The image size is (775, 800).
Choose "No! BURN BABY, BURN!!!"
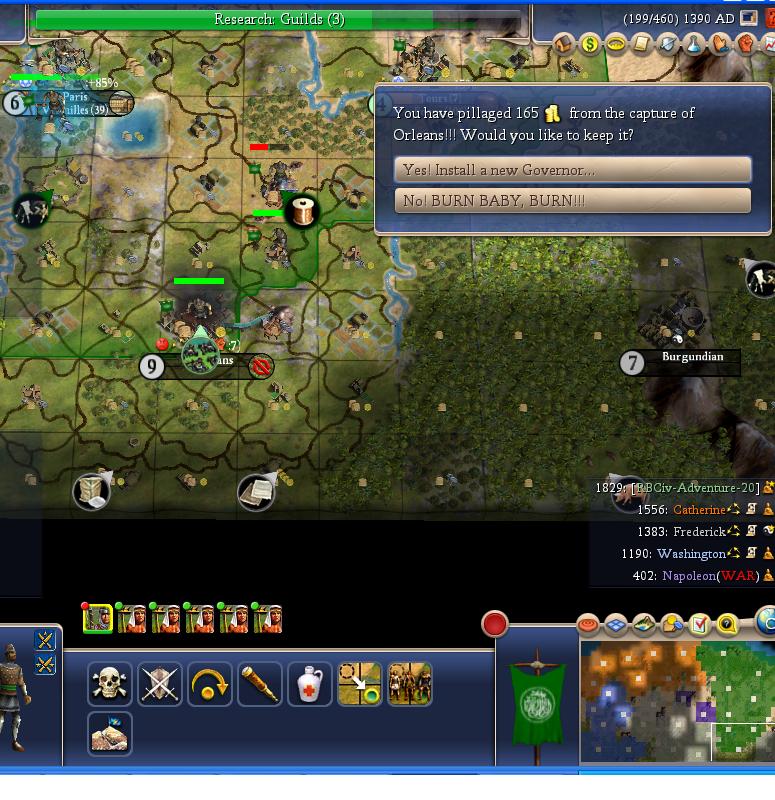(572, 201)
